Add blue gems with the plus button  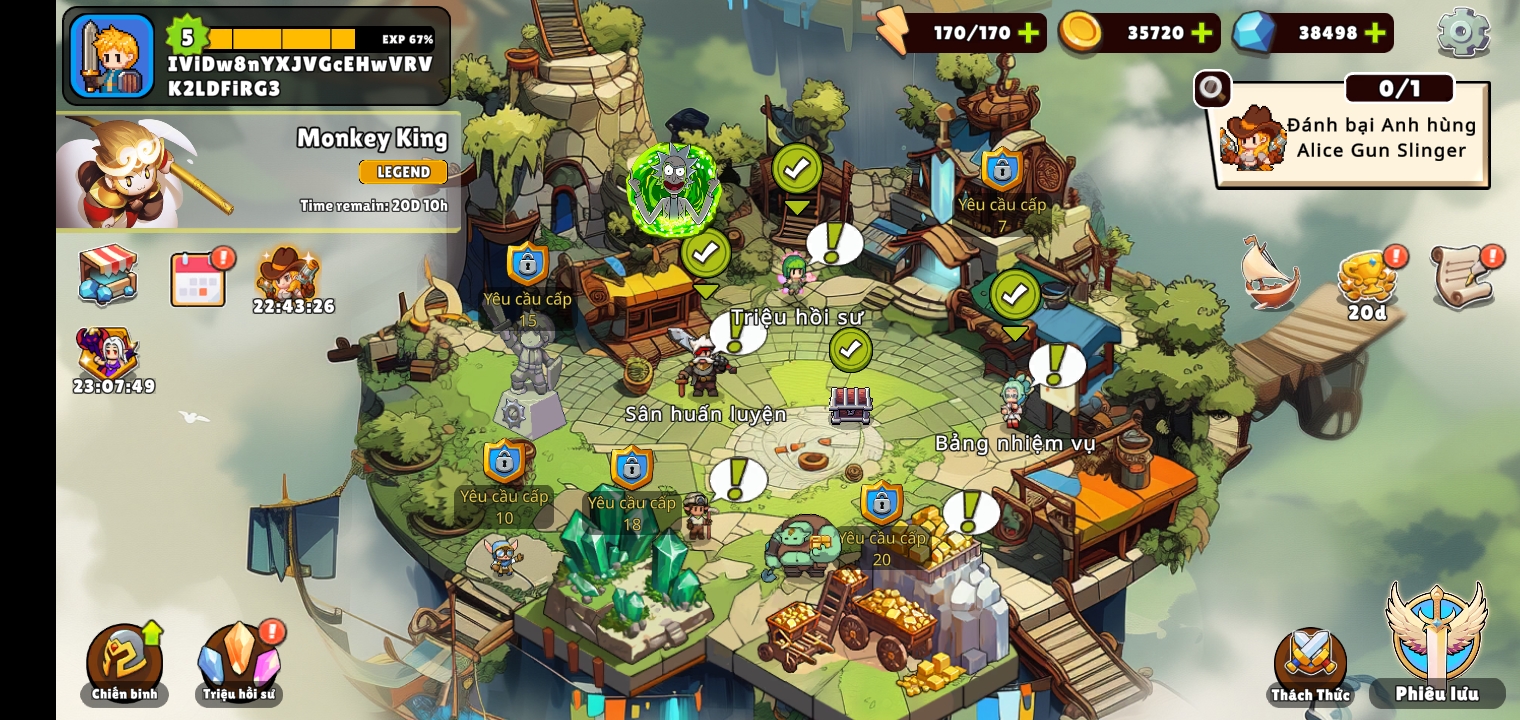(1375, 33)
